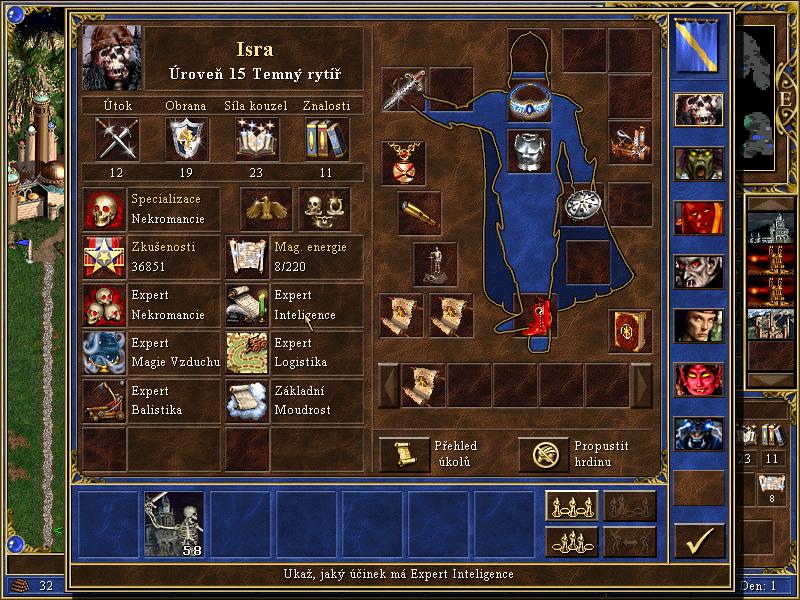Click the spyglass artifact slot
800x600 pixels.
click(419, 211)
